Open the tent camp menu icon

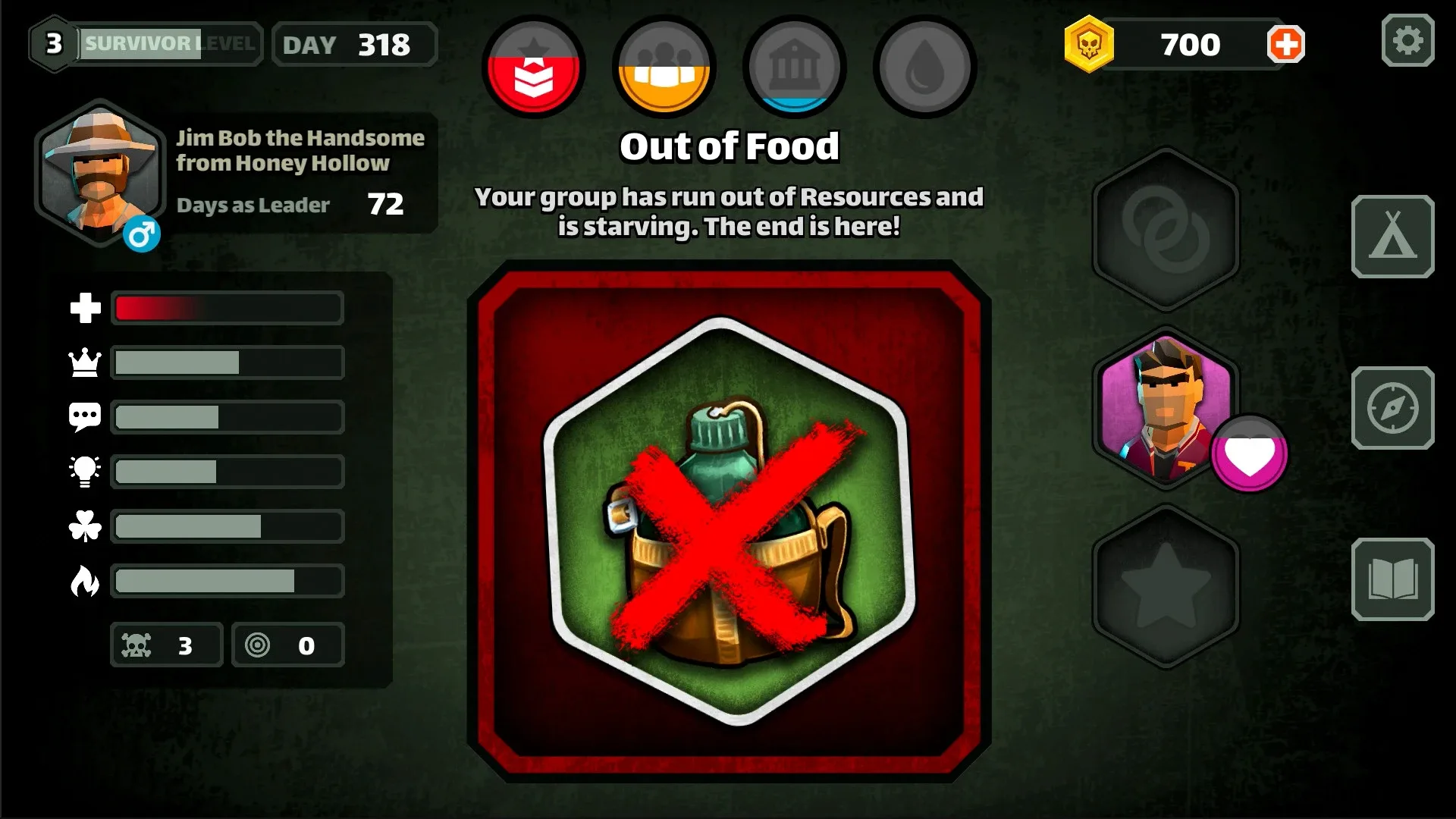(1394, 235)
